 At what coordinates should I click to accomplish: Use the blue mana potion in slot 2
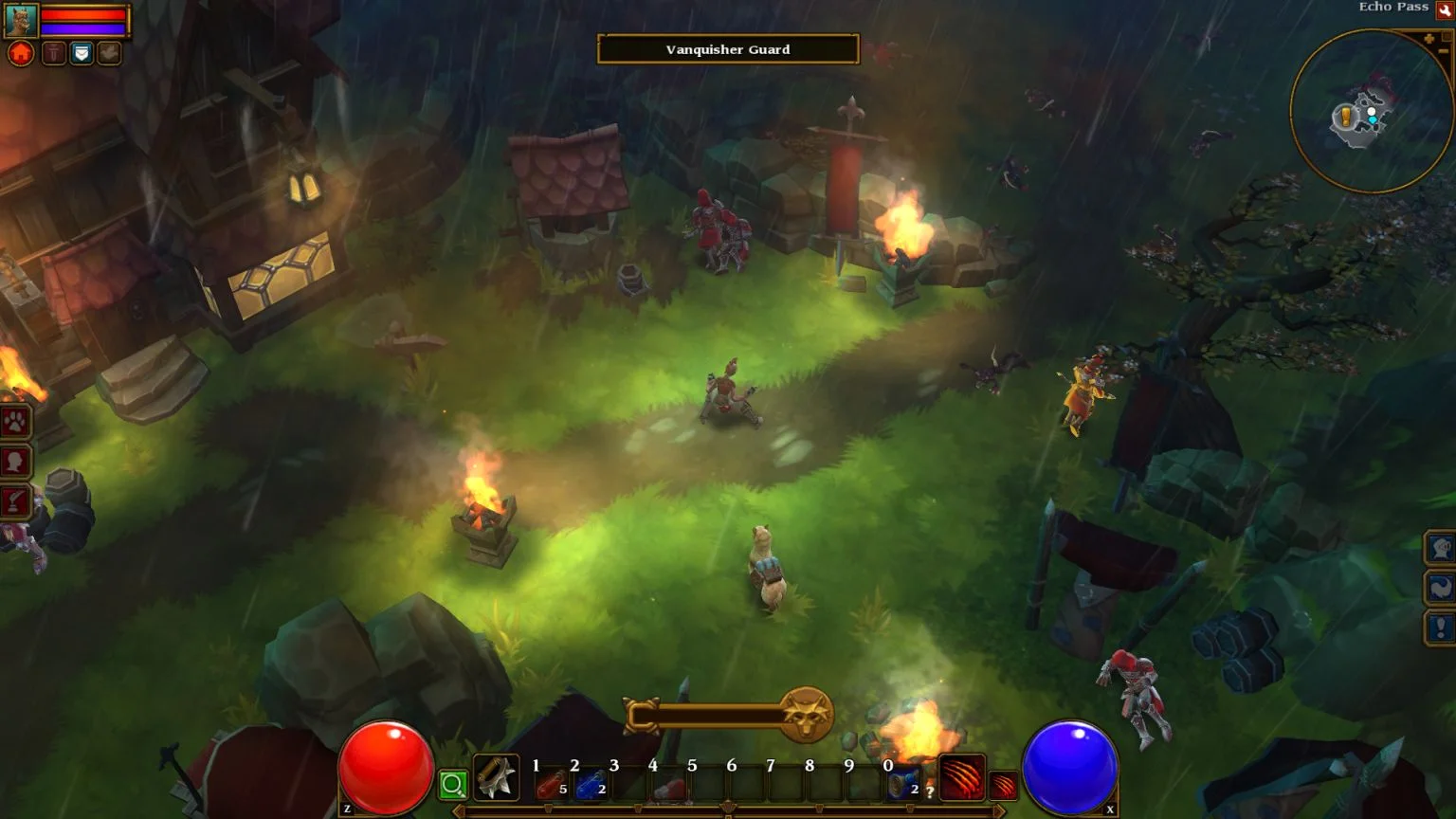(590, 785)
